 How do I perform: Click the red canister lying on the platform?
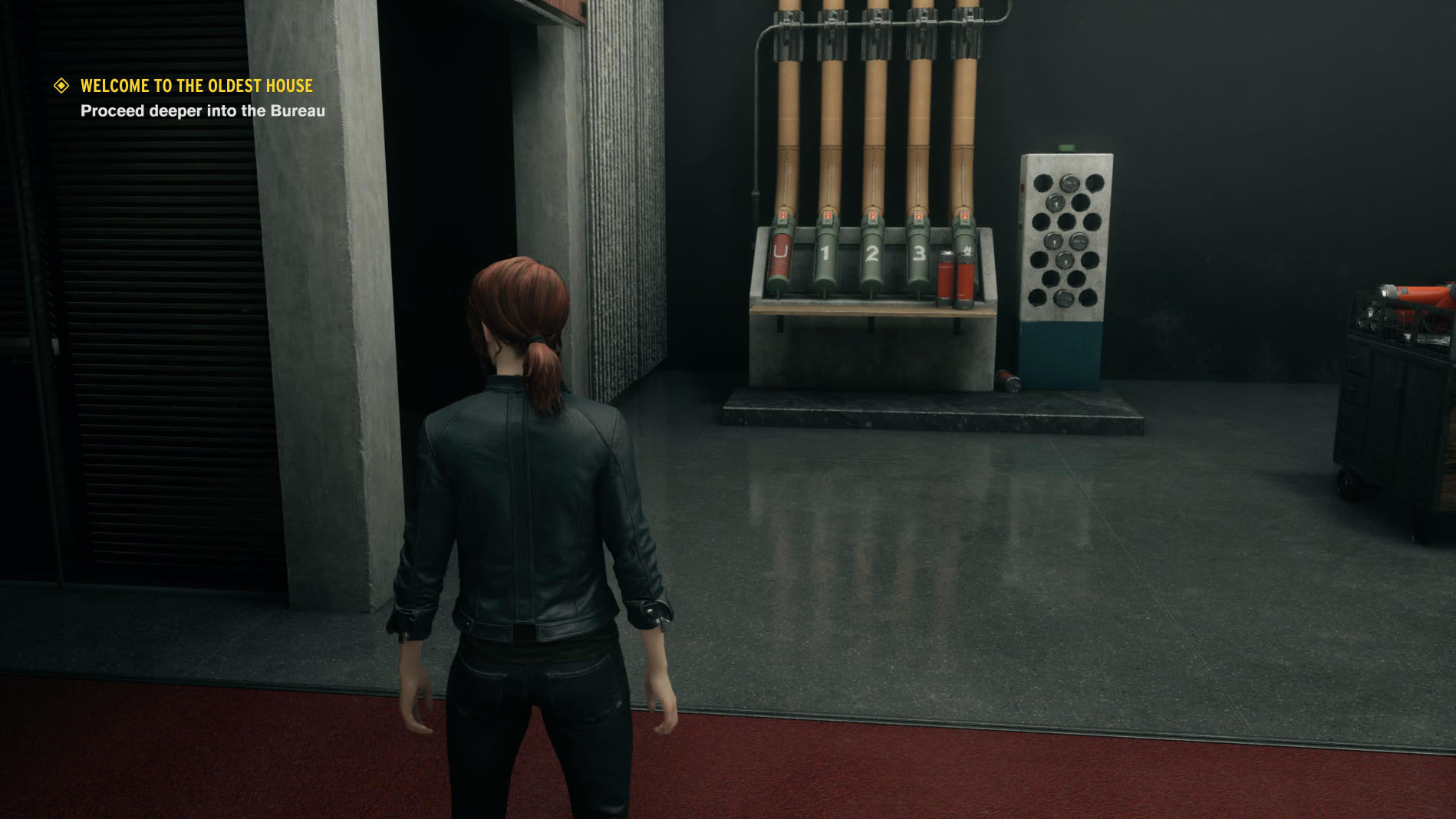click(1008, 381)
